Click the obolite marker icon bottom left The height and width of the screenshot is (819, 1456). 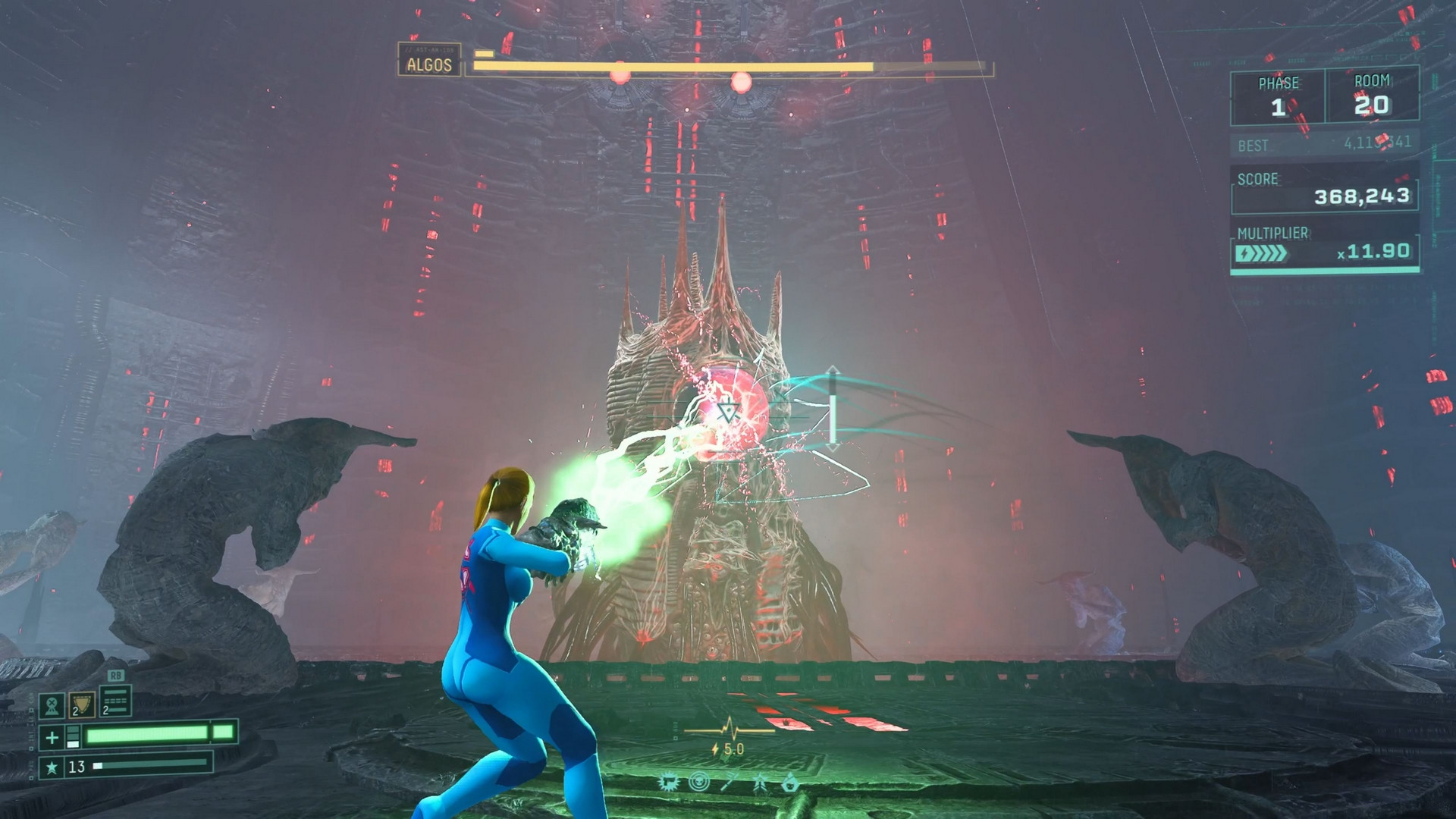pyautogui.click(x=52, y=705)
